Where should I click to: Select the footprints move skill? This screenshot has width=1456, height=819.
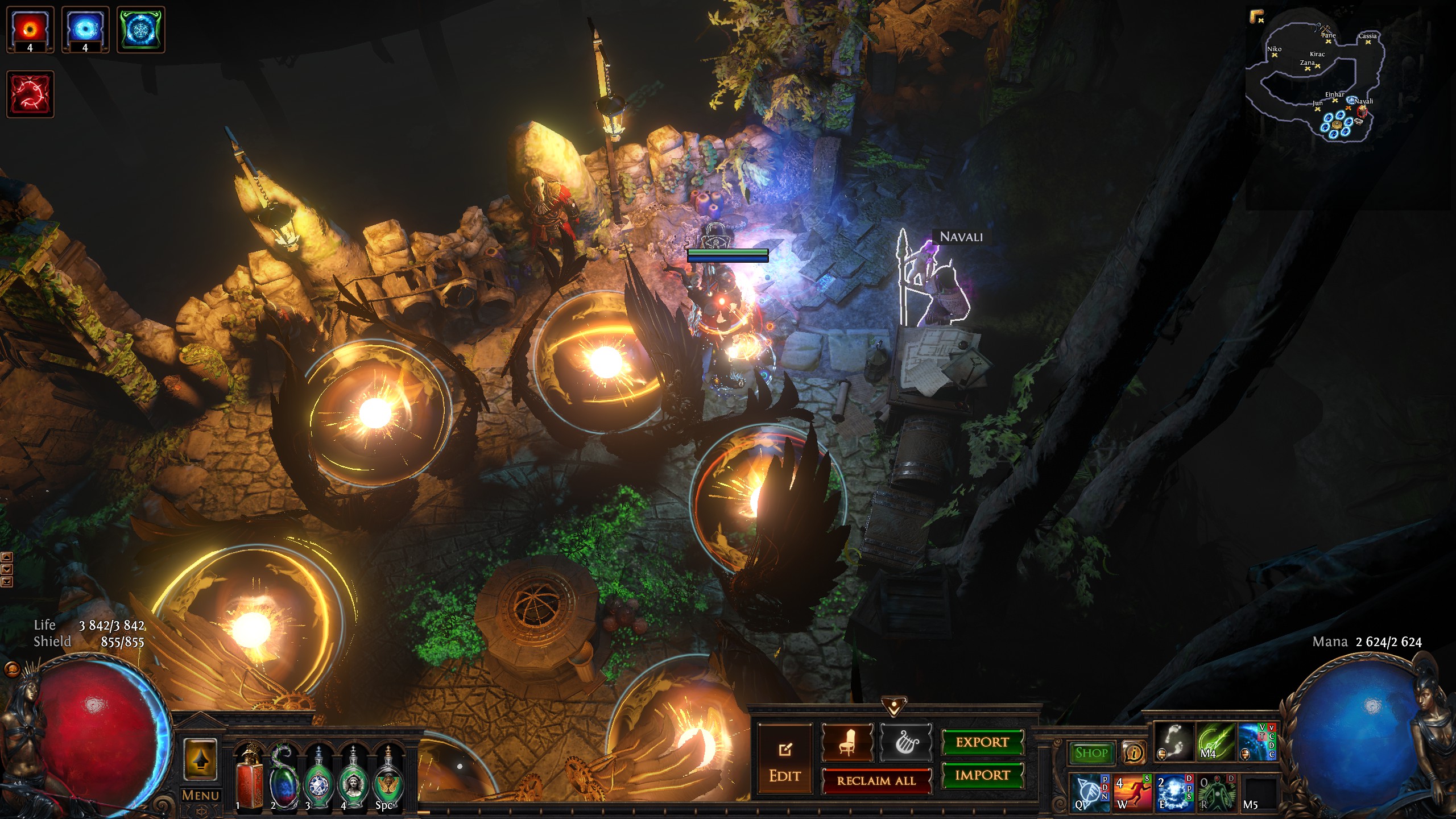(1173, 742)
